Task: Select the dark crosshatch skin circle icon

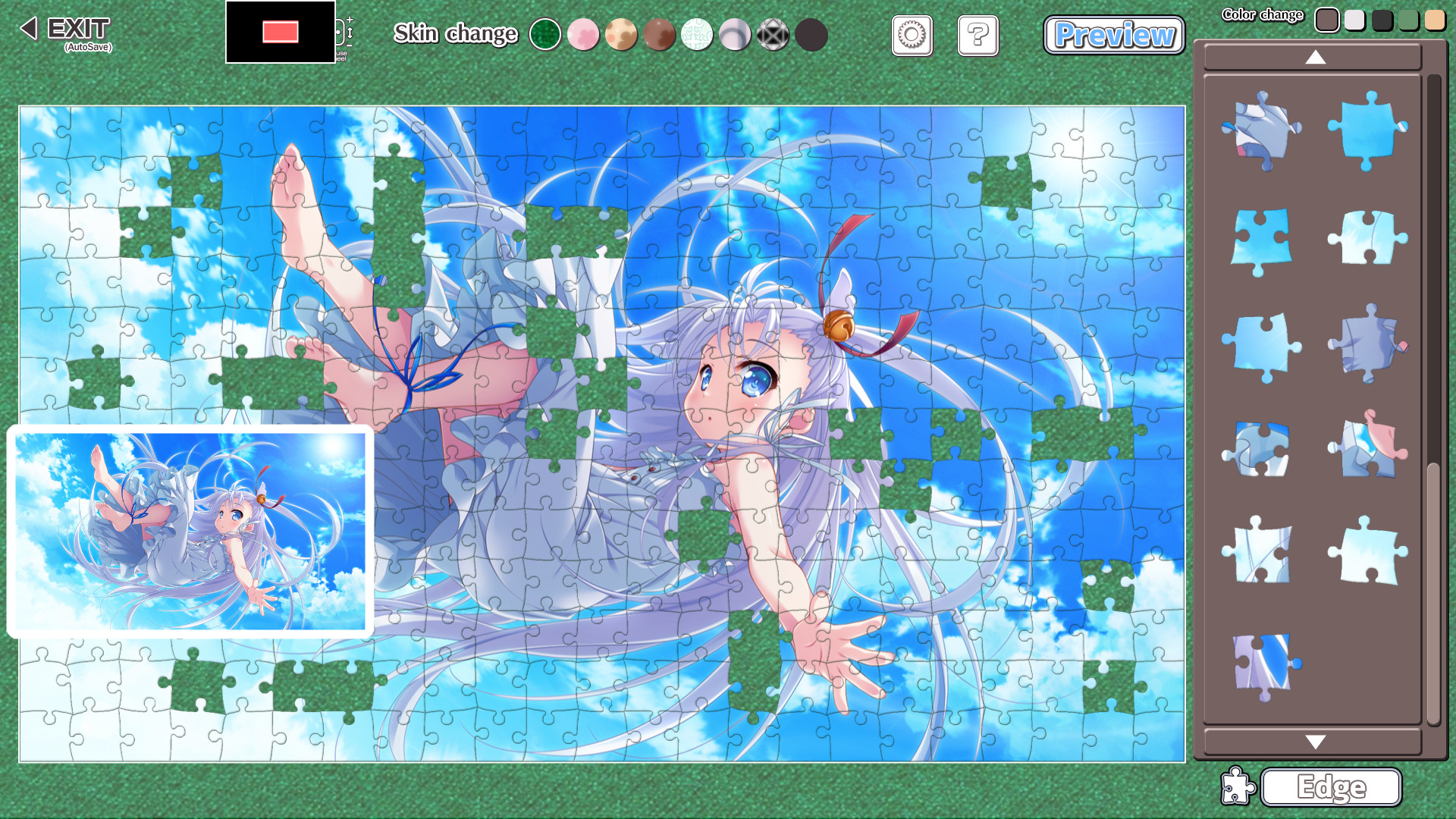Action: pos(773,34)
